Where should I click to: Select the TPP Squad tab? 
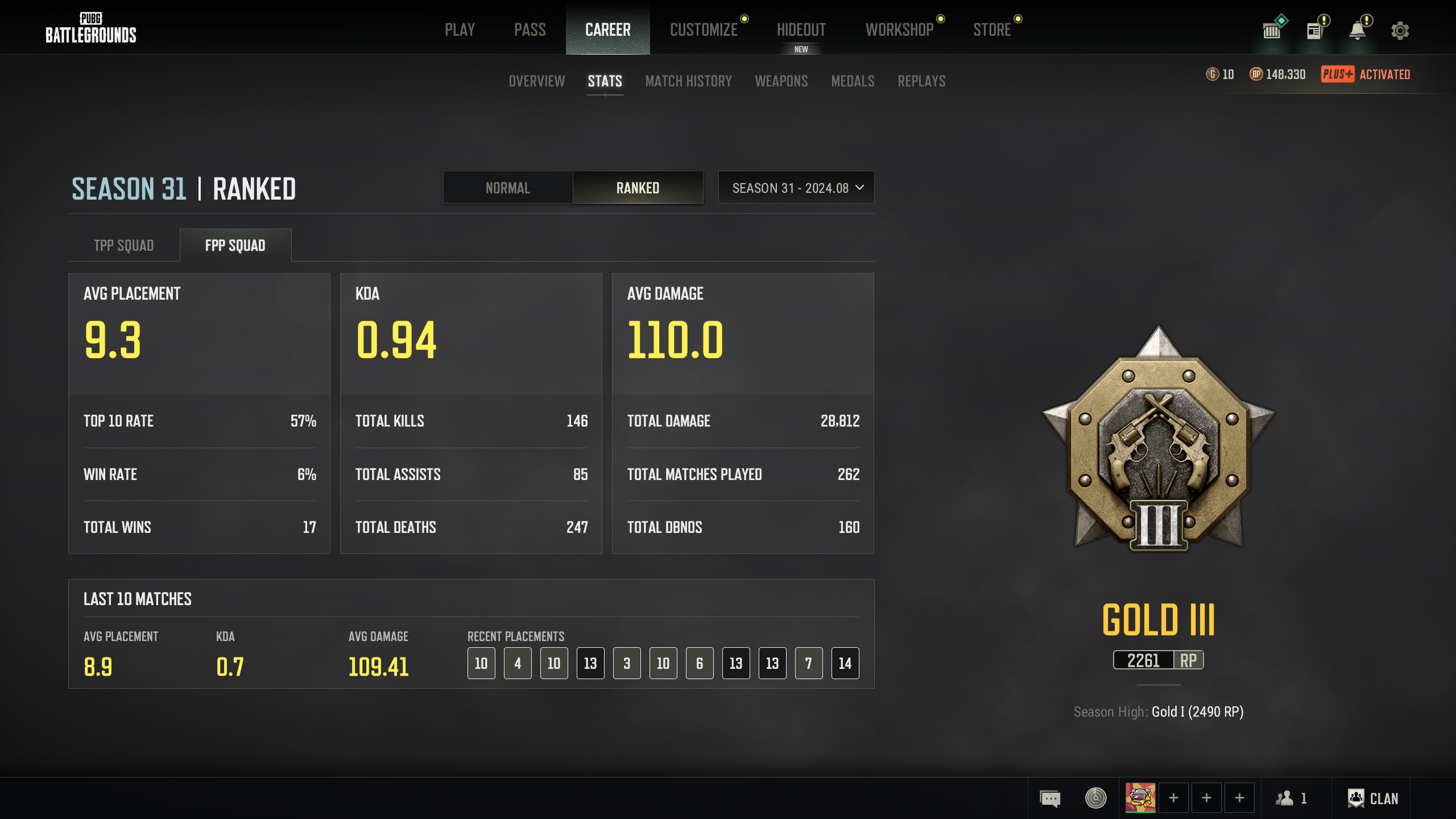(123, 246)
